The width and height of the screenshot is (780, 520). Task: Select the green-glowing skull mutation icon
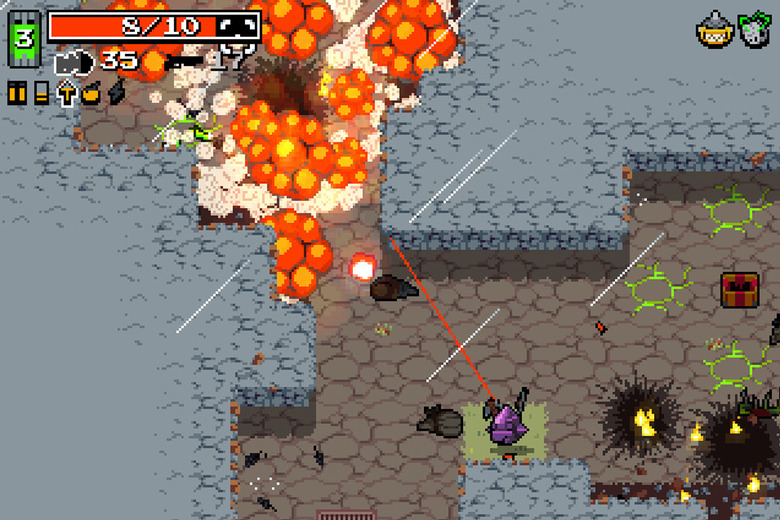click(x=755, y=29)
